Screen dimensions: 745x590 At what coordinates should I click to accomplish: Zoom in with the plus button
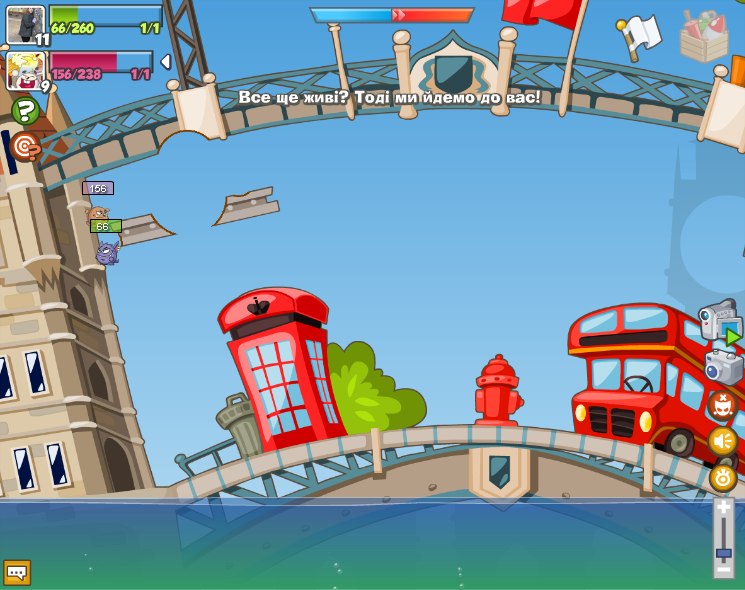coord(723,508)
